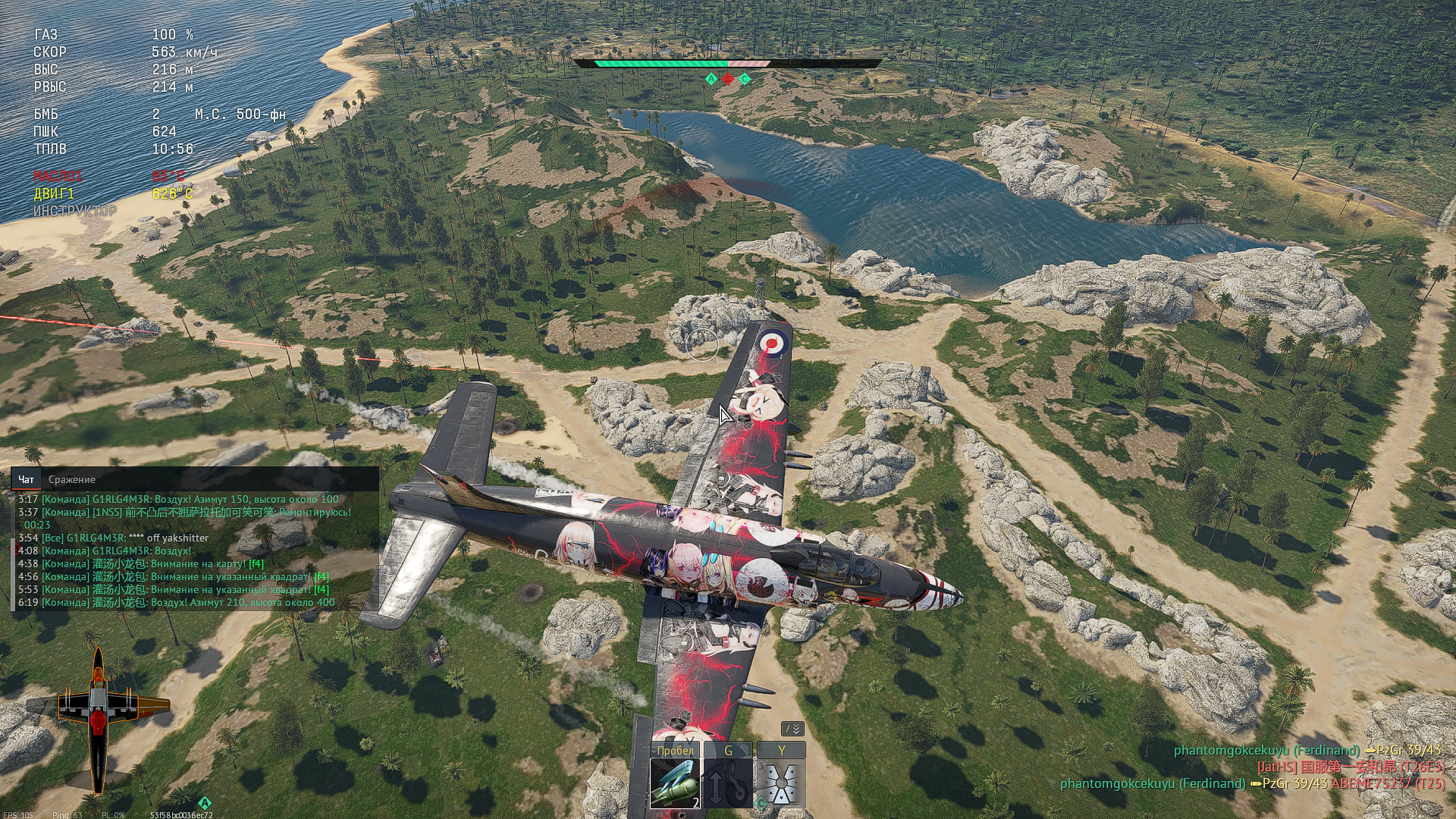This screenshot has height=819, width=1456.
Task: Click the red capture point B marker
Action: (728, 79)
